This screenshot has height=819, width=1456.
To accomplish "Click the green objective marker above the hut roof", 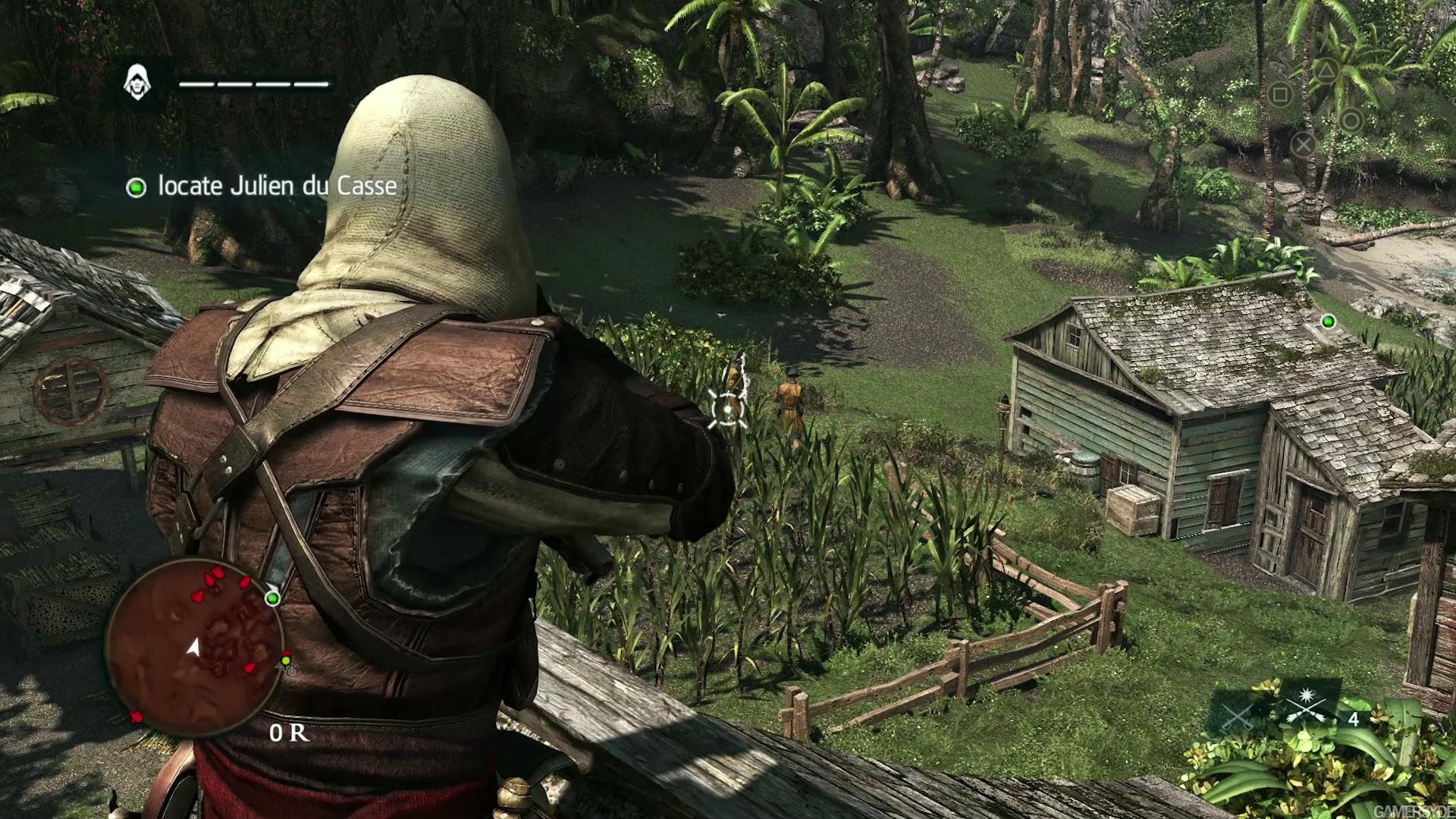I will coord(1328,322).
